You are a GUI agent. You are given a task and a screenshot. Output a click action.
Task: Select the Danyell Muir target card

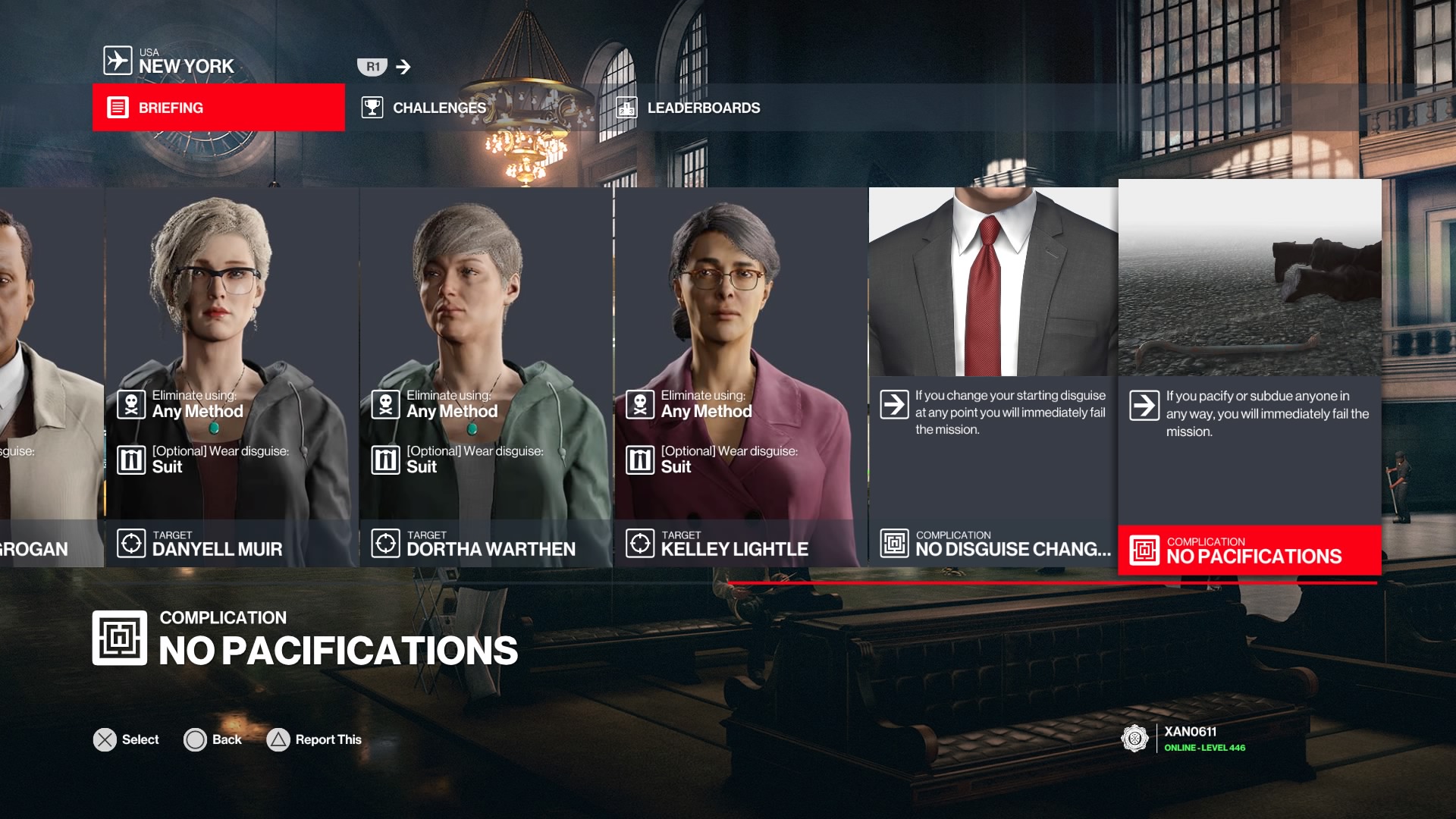231,377
